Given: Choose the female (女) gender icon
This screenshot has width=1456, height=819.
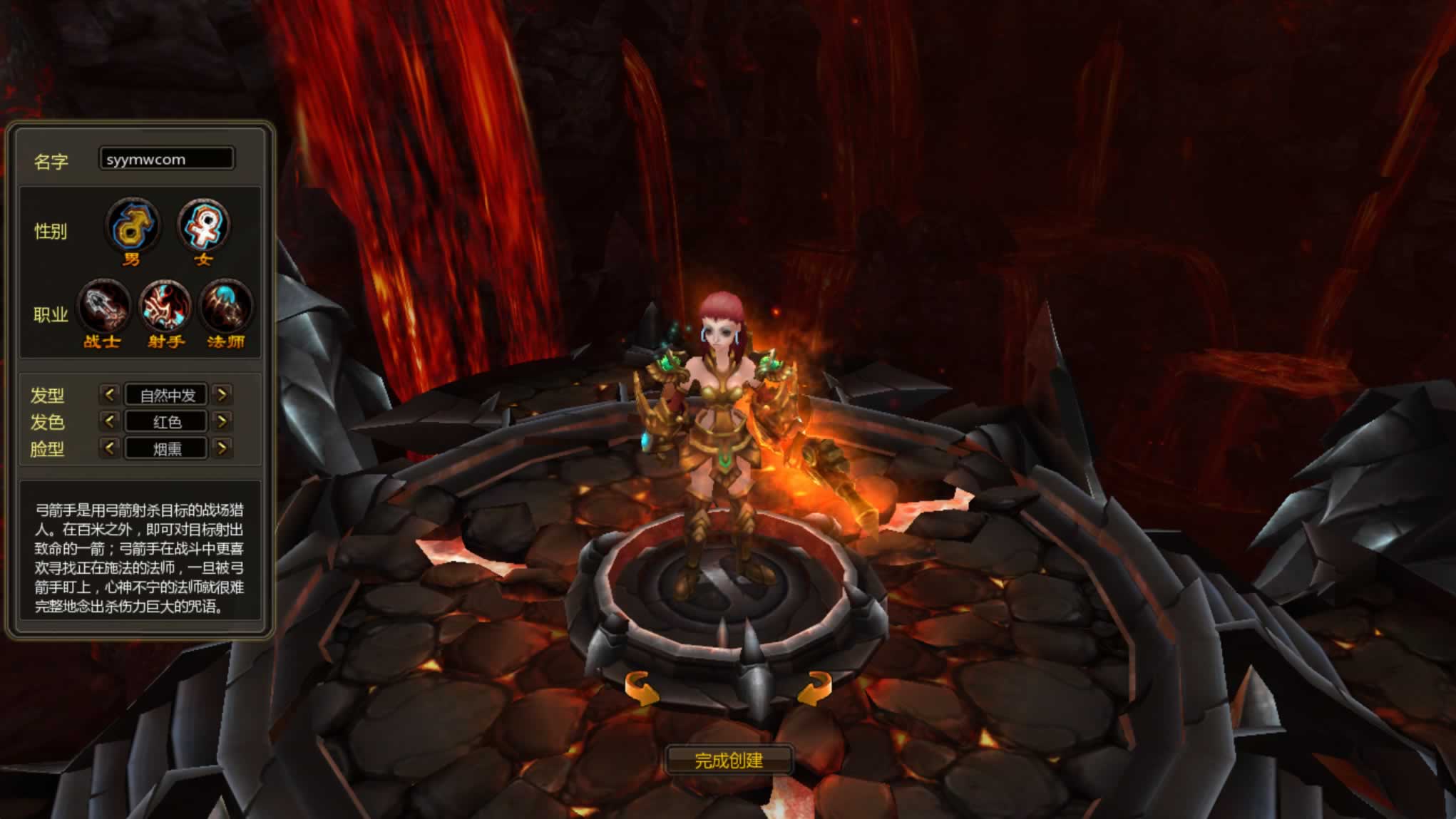Looking at the screenshot, I should [203, 225].
